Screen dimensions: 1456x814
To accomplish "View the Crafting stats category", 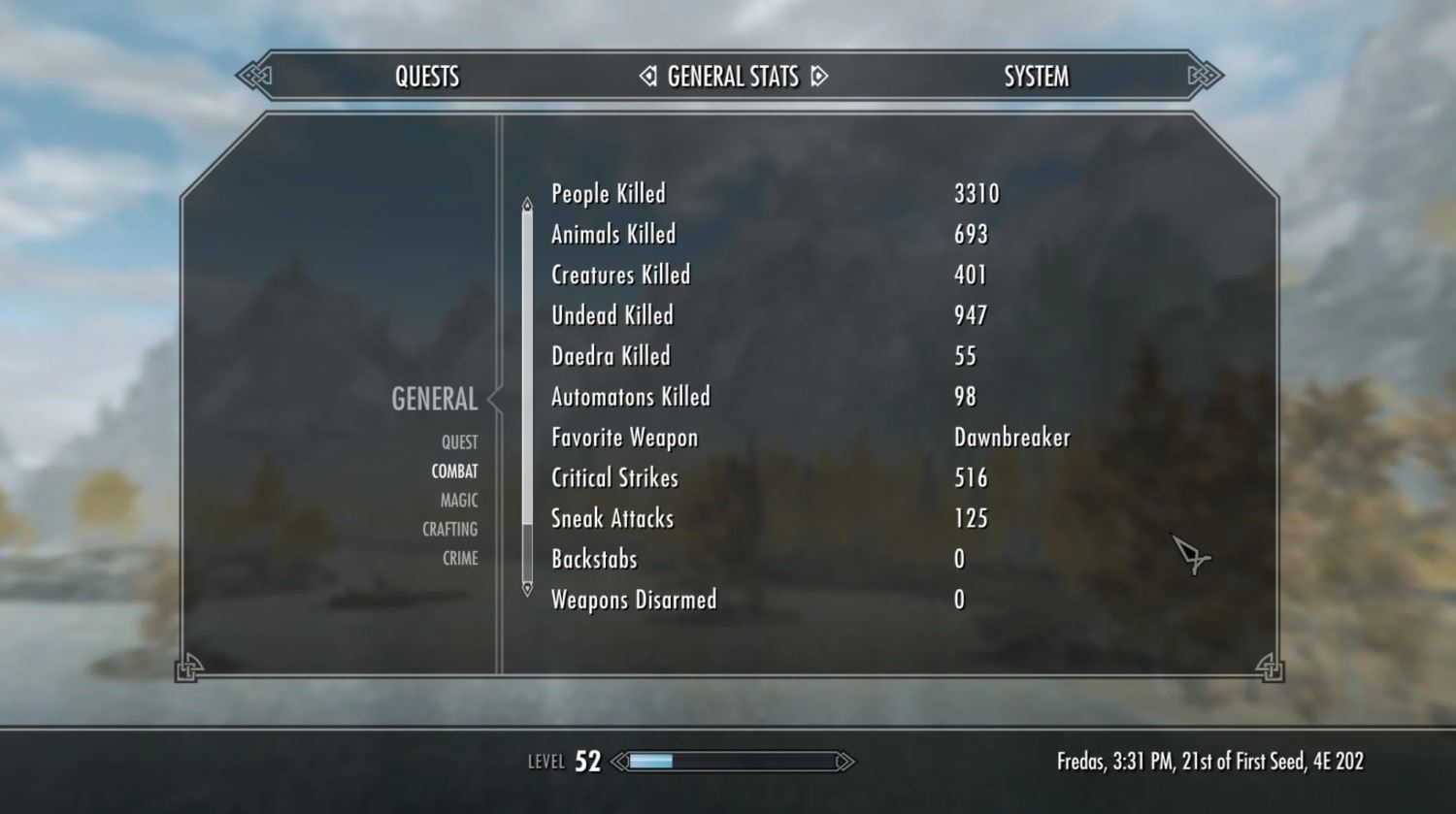I will coord(449,530).
